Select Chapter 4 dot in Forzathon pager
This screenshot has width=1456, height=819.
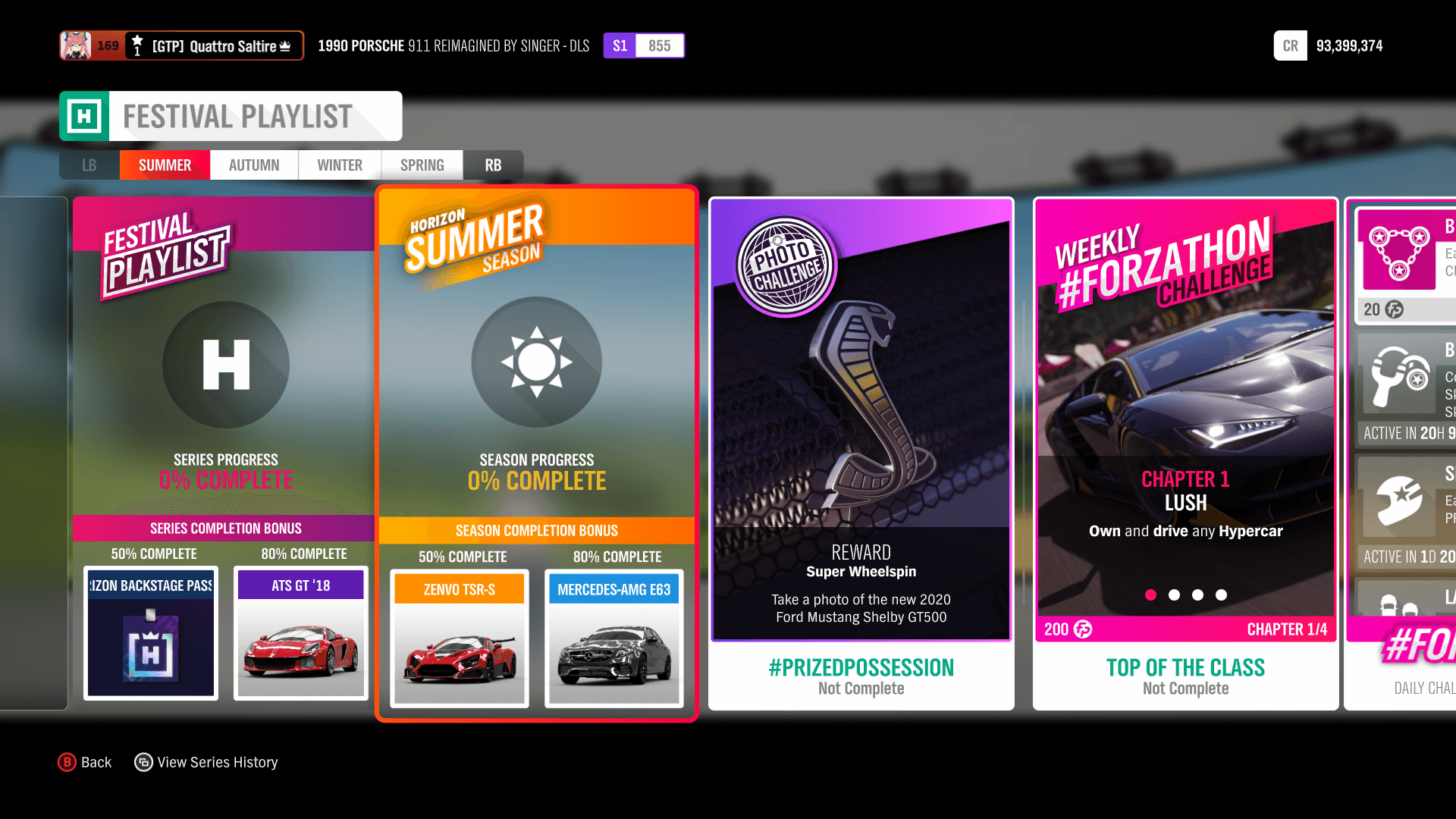(1221, 595)
